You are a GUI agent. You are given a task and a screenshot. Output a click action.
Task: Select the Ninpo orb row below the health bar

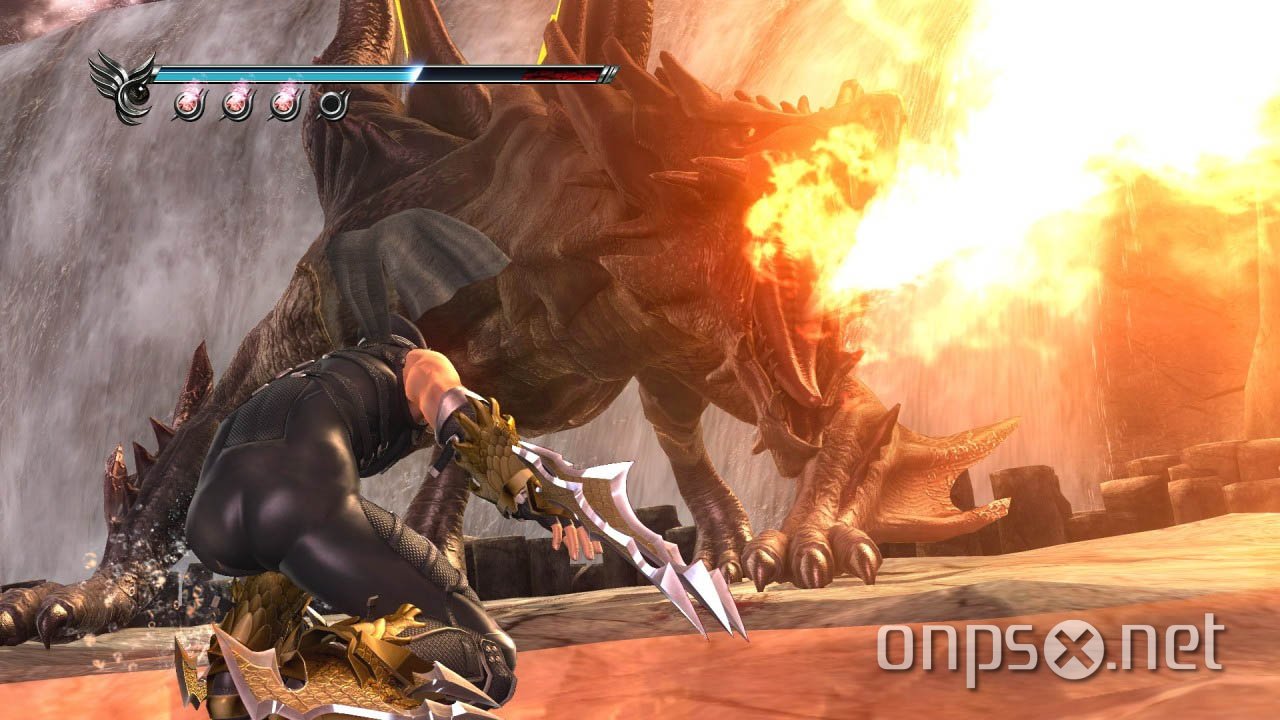click(x=260, y=103)
